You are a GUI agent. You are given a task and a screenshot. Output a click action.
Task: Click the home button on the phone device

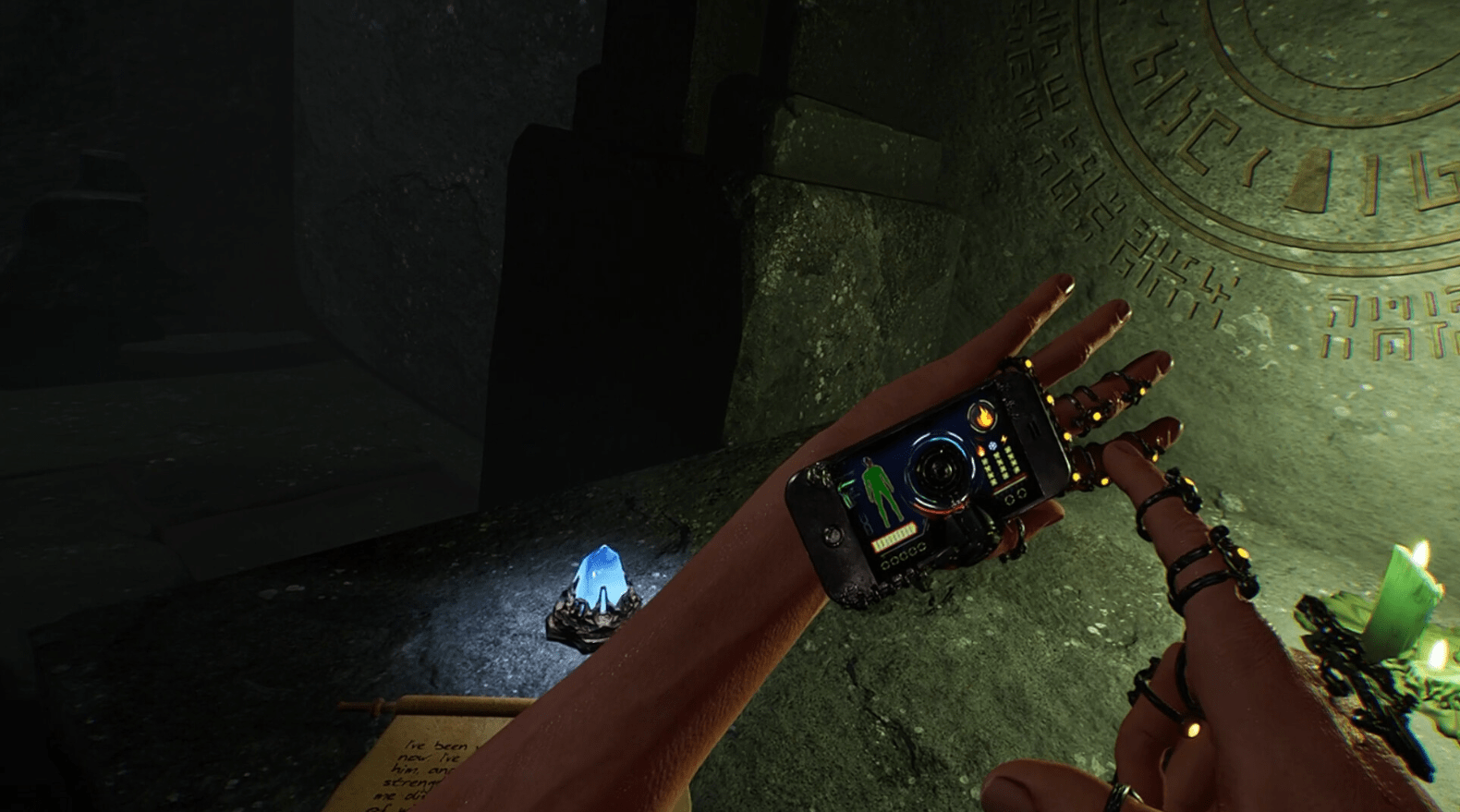tap(832, 536)
